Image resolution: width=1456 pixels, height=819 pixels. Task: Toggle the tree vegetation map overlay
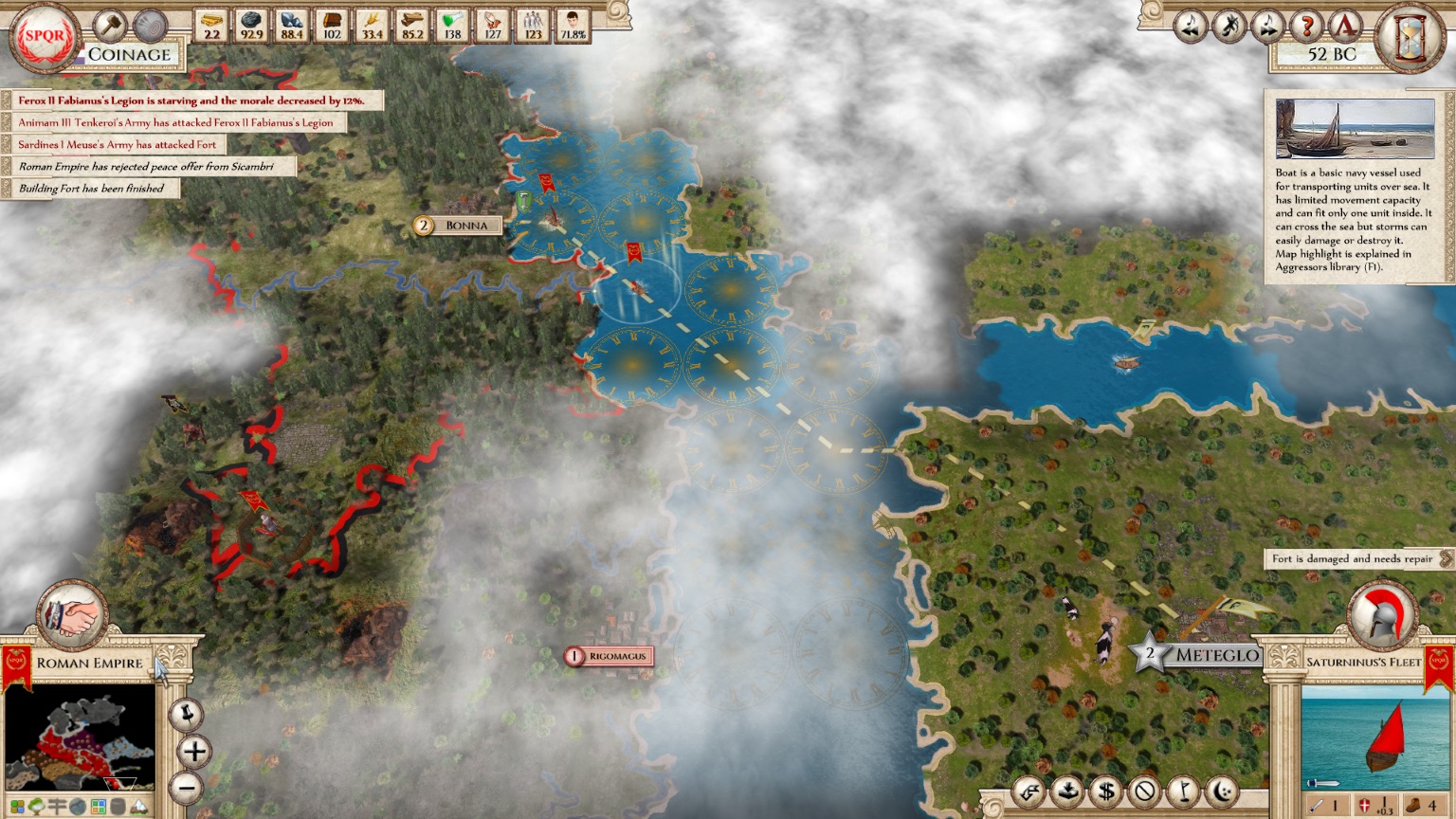(x=35, y=806)
